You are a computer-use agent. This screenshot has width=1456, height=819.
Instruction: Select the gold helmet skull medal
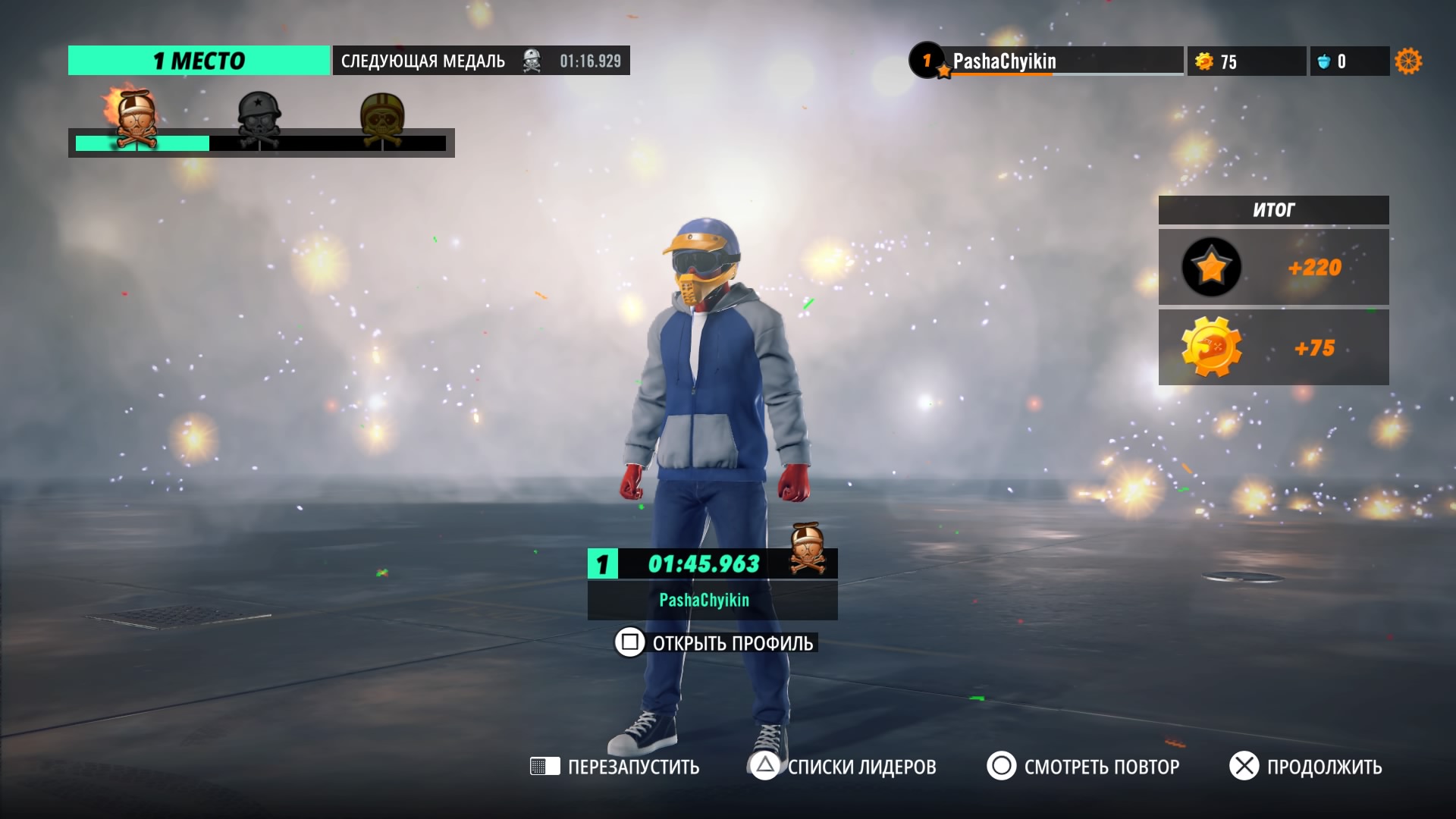tap(382, 120)
